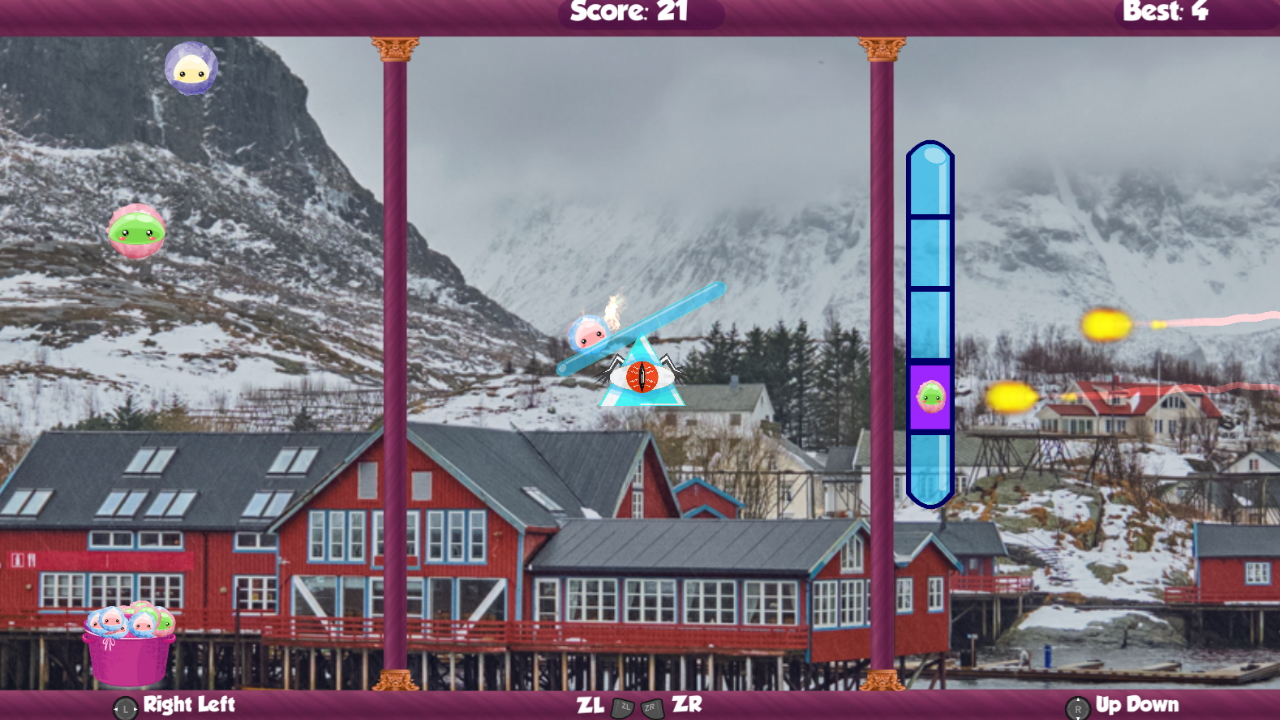Click the vertical blue power meter
Image resolution: width=1280 pixels, height=720 pixels.
coord(928,250)
